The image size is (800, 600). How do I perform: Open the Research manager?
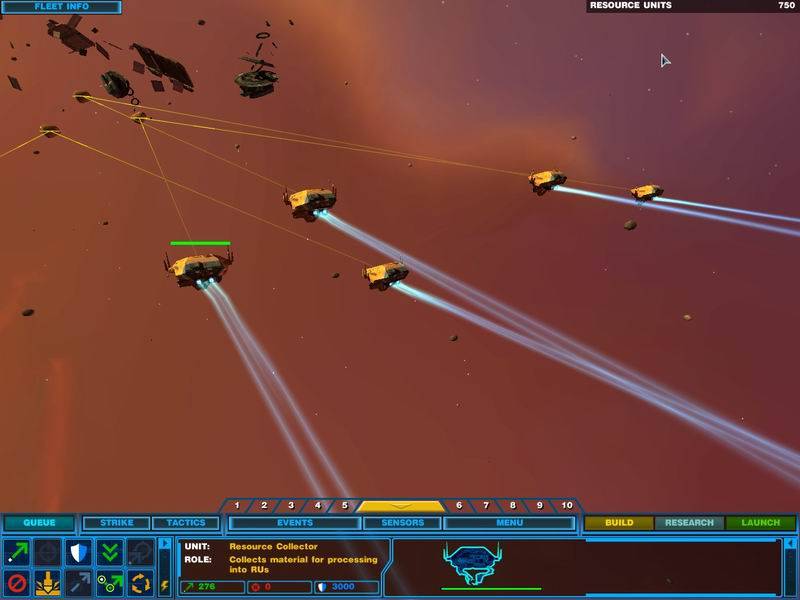689,523
